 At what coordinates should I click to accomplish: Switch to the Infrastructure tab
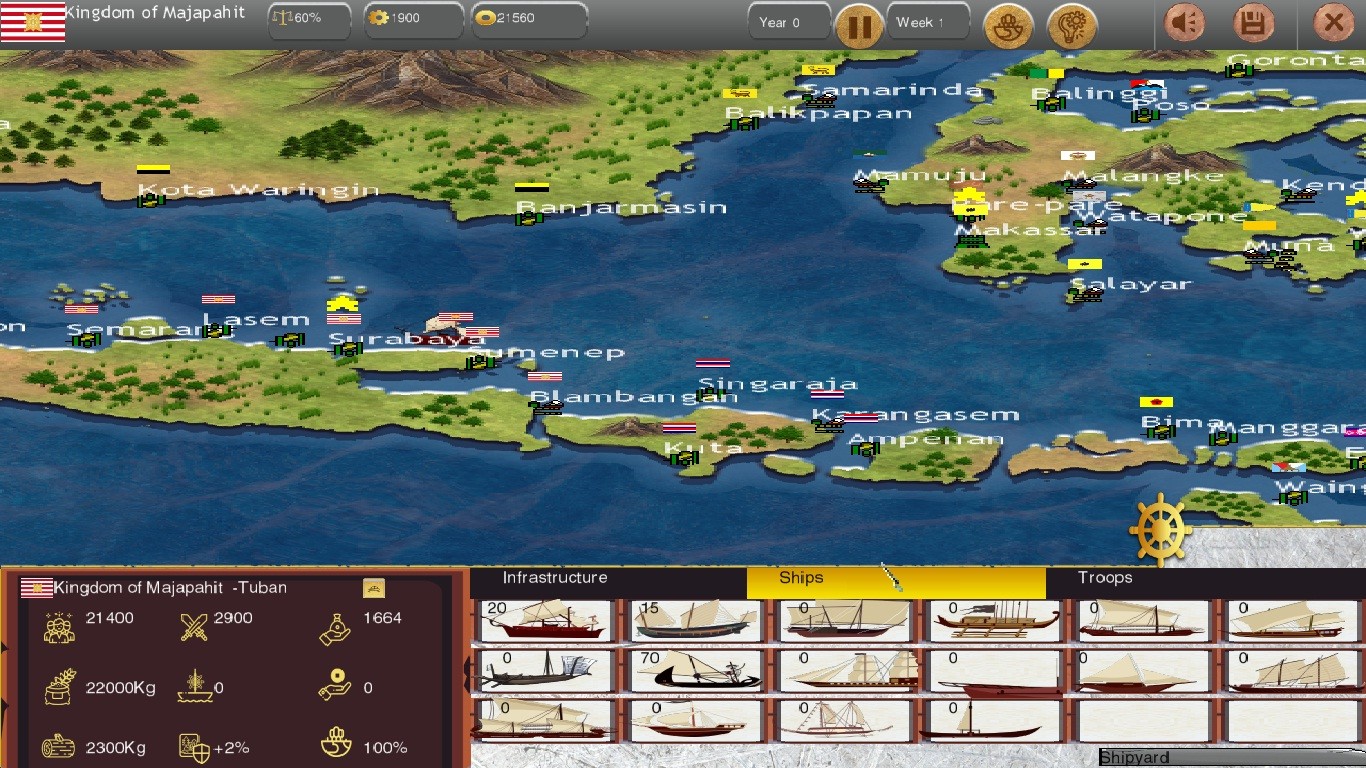[556, 578]
